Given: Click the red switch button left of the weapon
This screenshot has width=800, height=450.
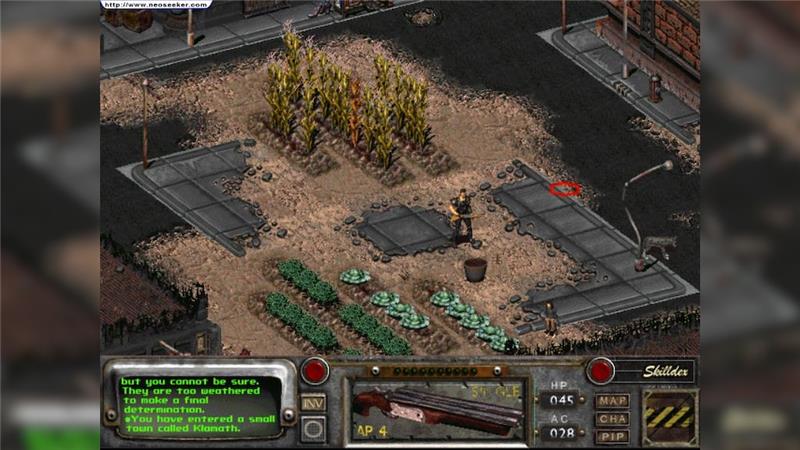Looking at the screenshot, I should click(x=315, y=370).
